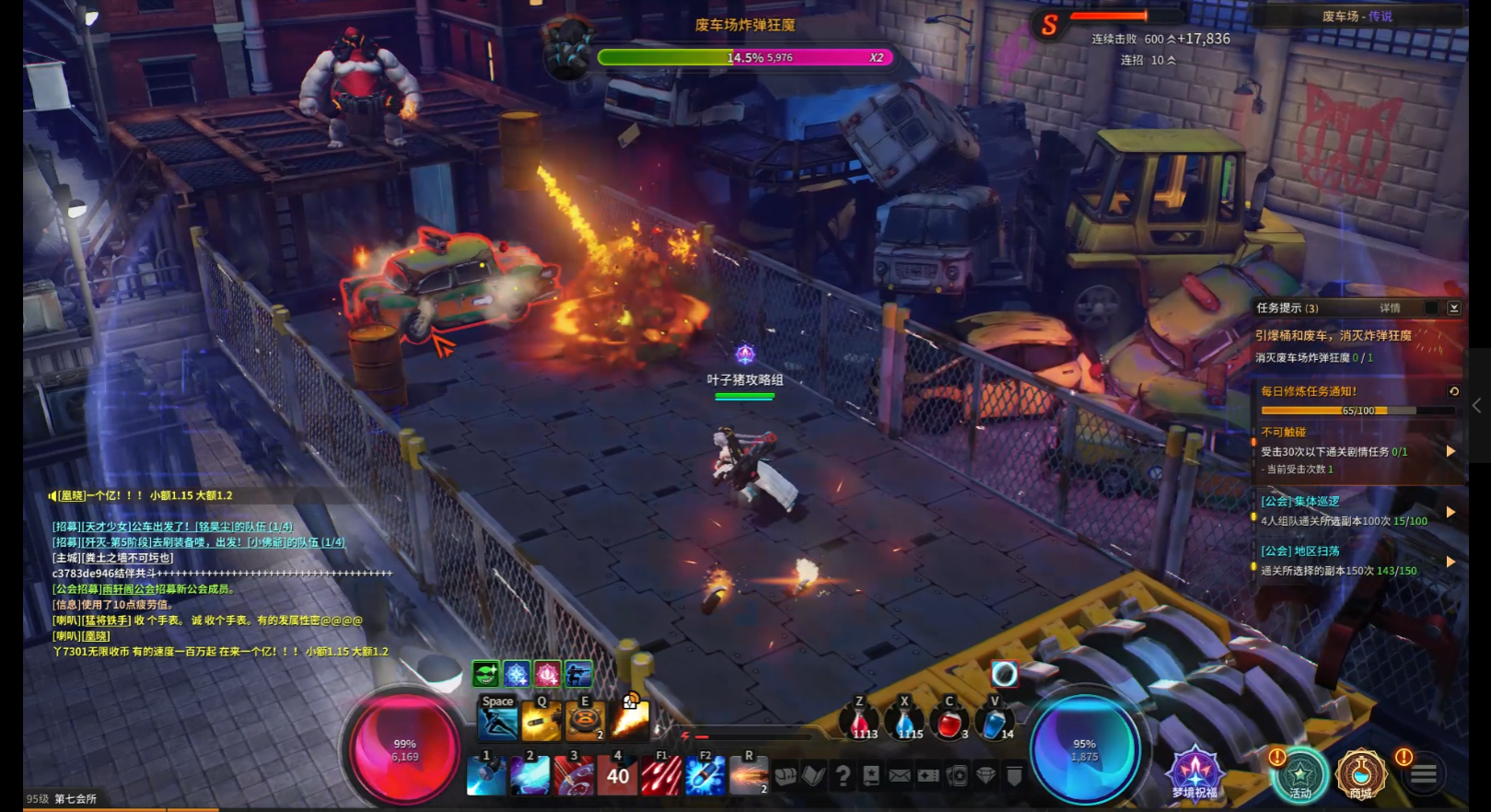
Task: Open the 商城 shop
Action: pos(1360,773)
